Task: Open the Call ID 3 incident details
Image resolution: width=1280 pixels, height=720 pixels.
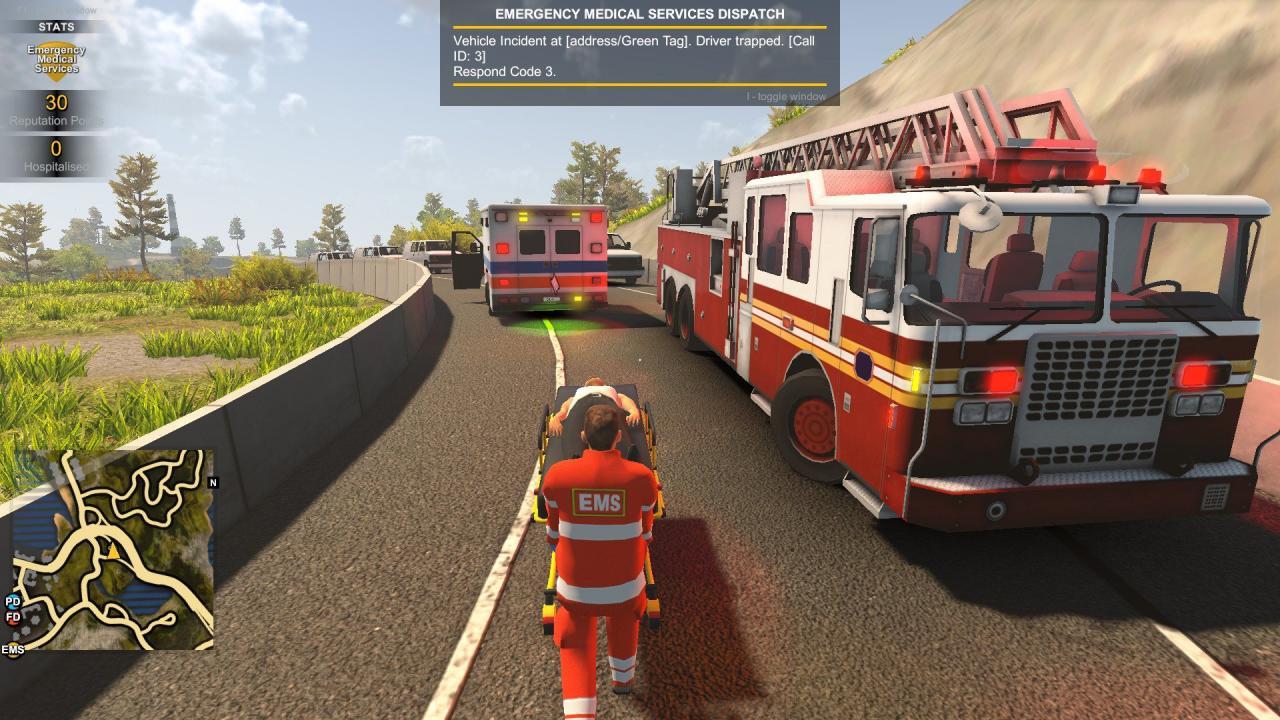Action: pyautogui.click(x=472, y=57)
